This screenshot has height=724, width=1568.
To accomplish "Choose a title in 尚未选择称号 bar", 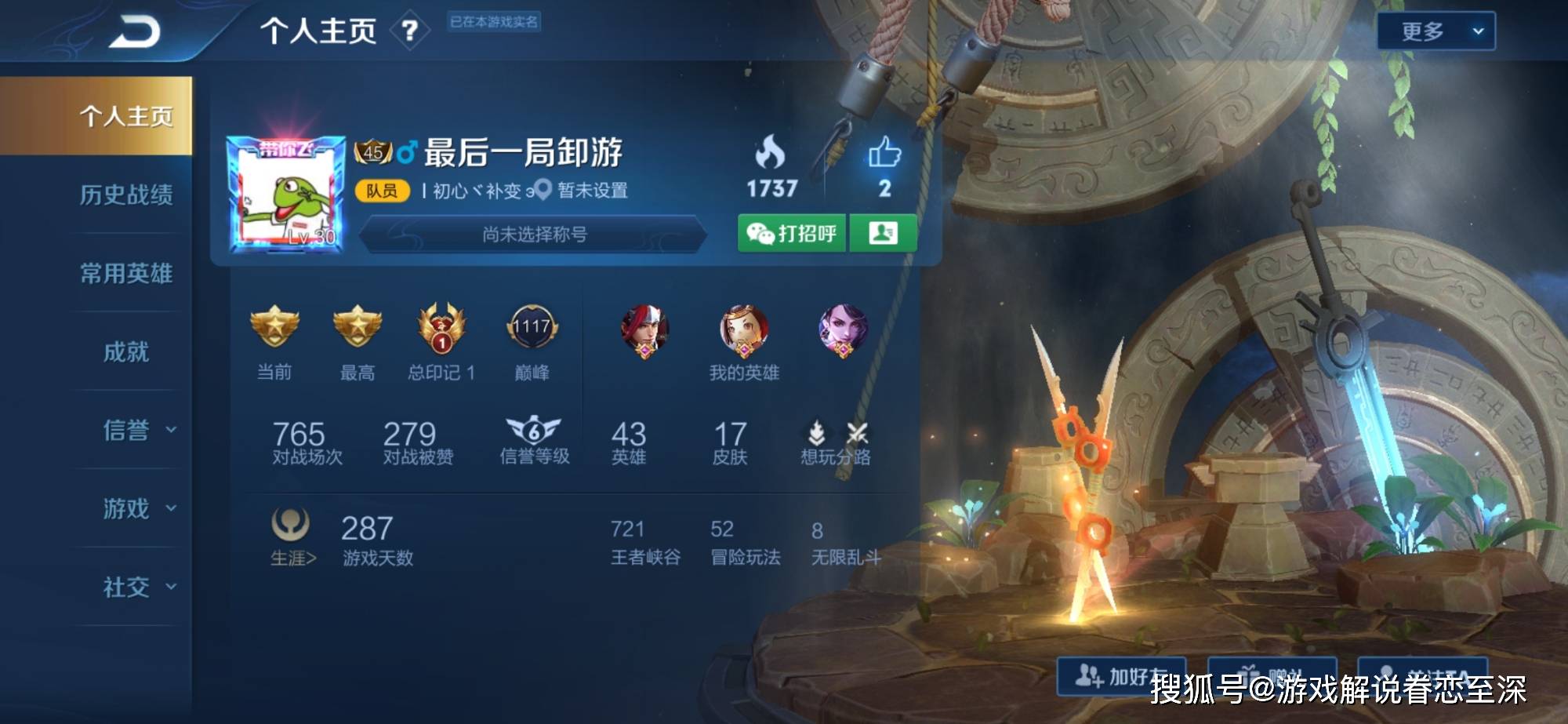I will (534, 234).
